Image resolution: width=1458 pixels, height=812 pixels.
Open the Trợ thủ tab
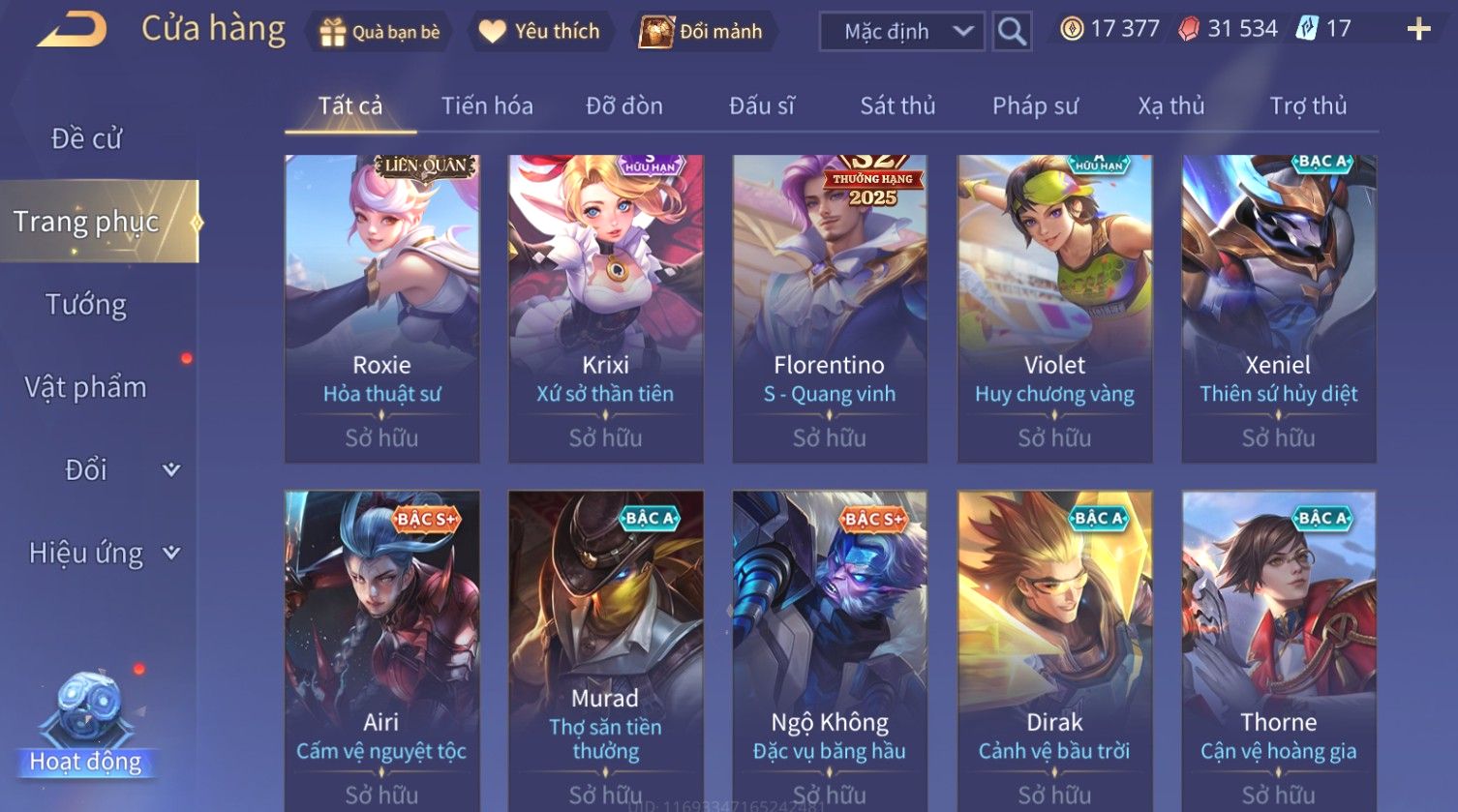[1308, 105]
